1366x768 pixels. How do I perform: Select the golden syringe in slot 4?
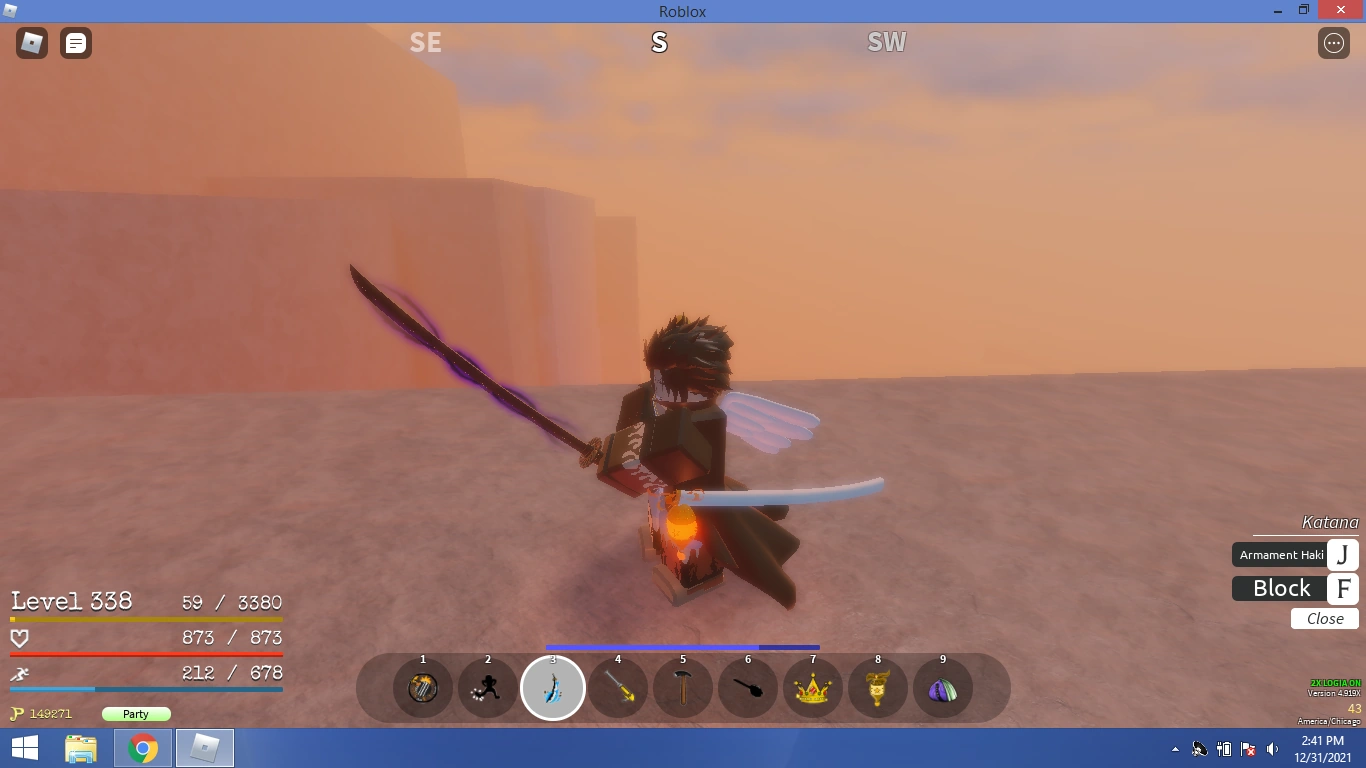point(618,687)
